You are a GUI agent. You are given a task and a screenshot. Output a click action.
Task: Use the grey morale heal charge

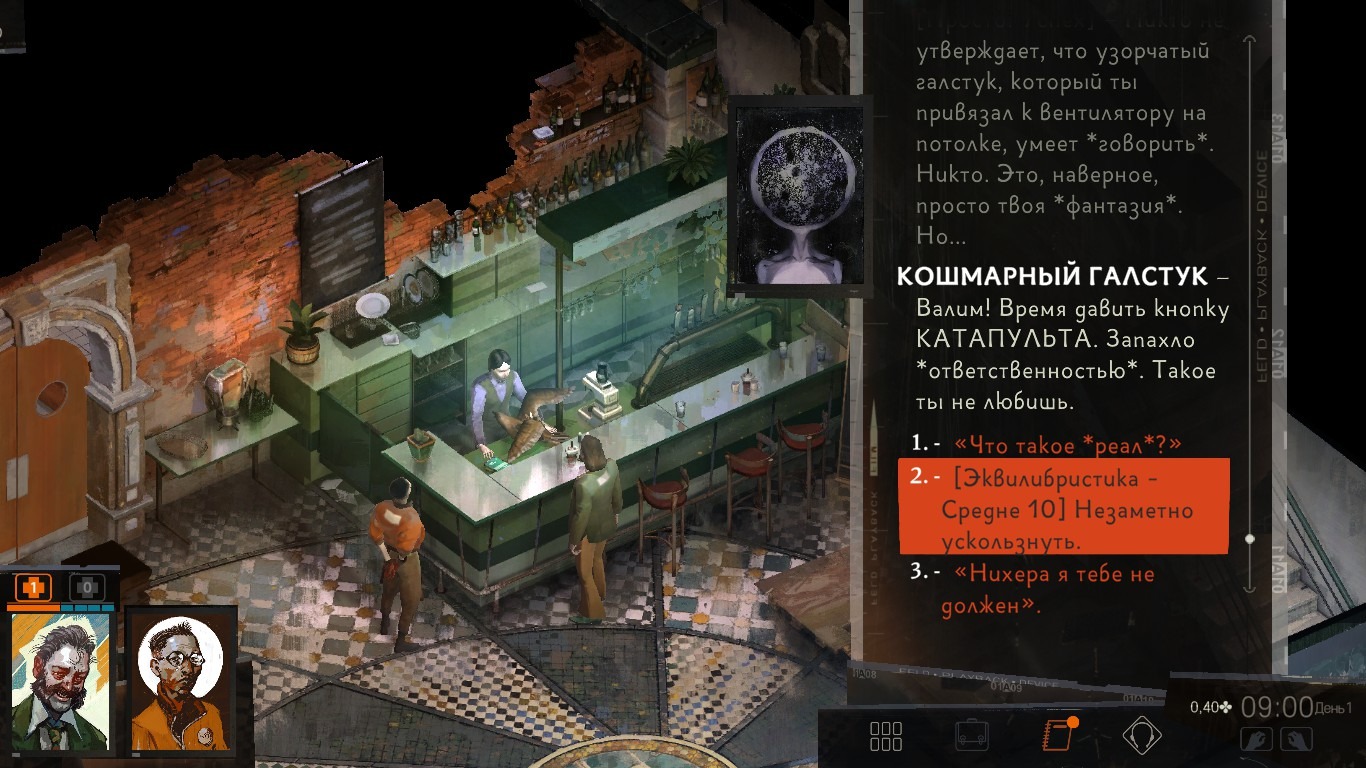tap(87, 588)
